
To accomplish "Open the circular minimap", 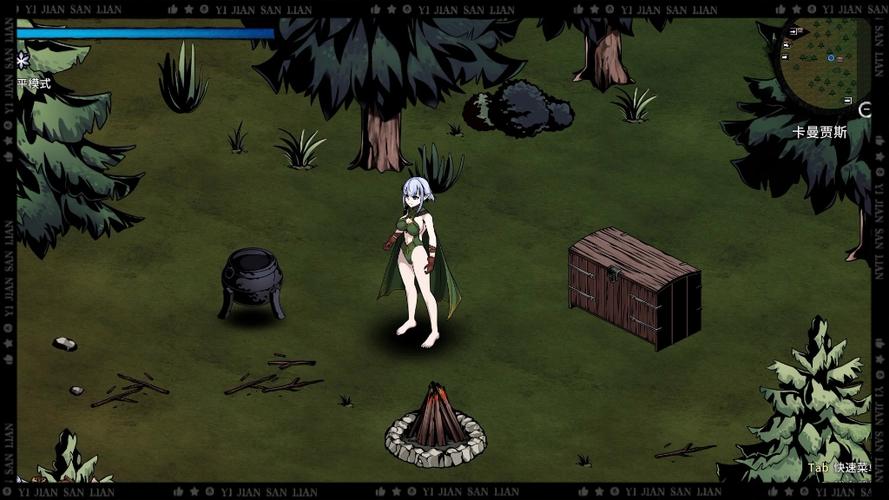I will [x=827, y=61].
